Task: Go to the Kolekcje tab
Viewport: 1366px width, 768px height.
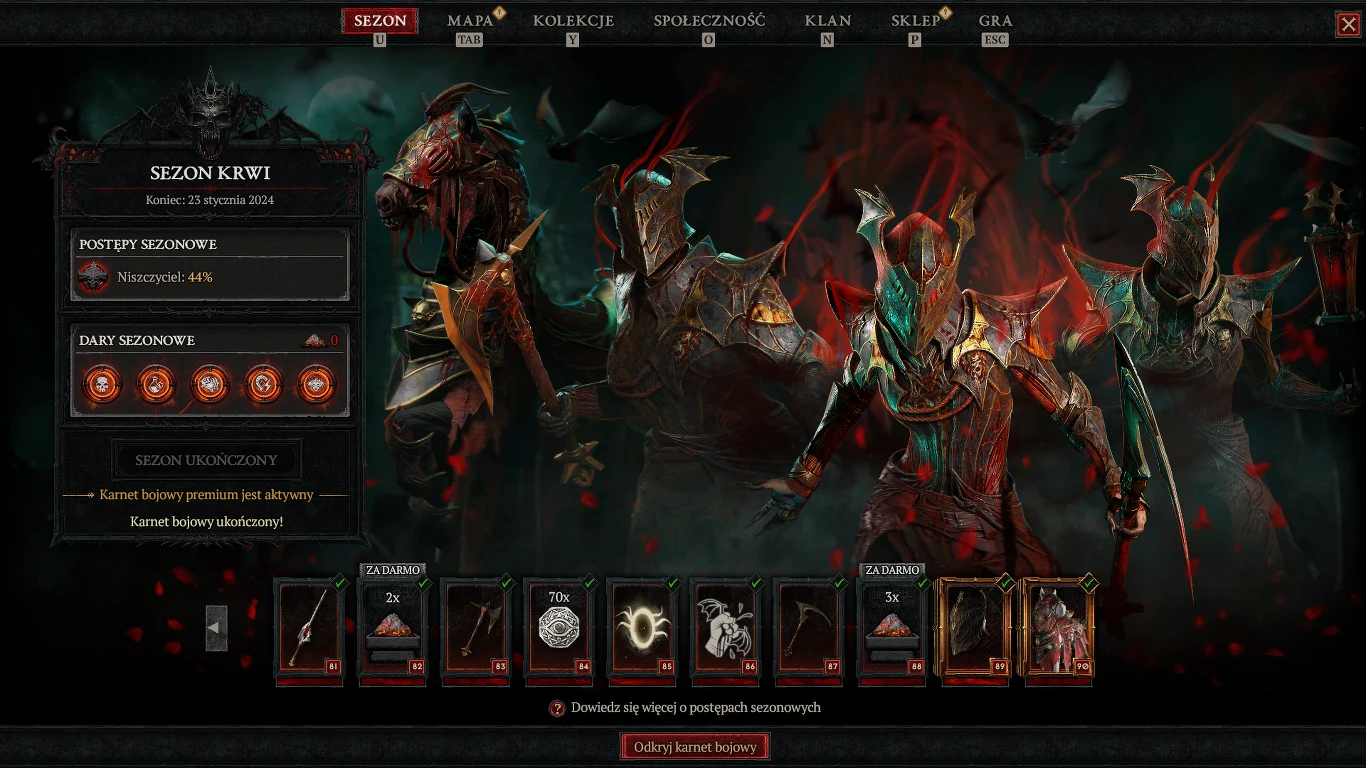Action: [x=573, y=21]
